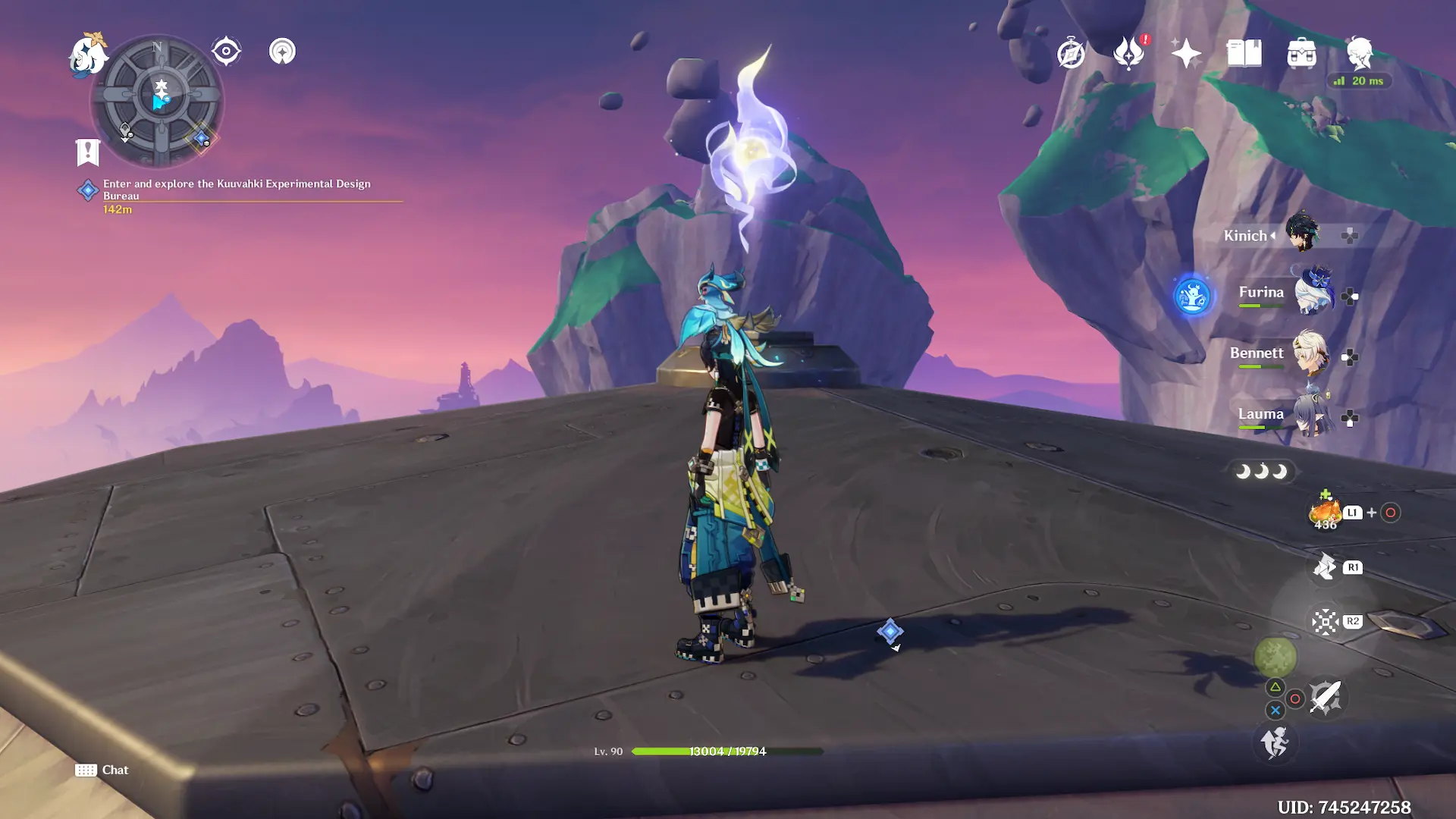The width and height of the screenshot is (1456, 819).
Task: Open the Chat box
Action: pyautogui.click(x=102, y=770)
